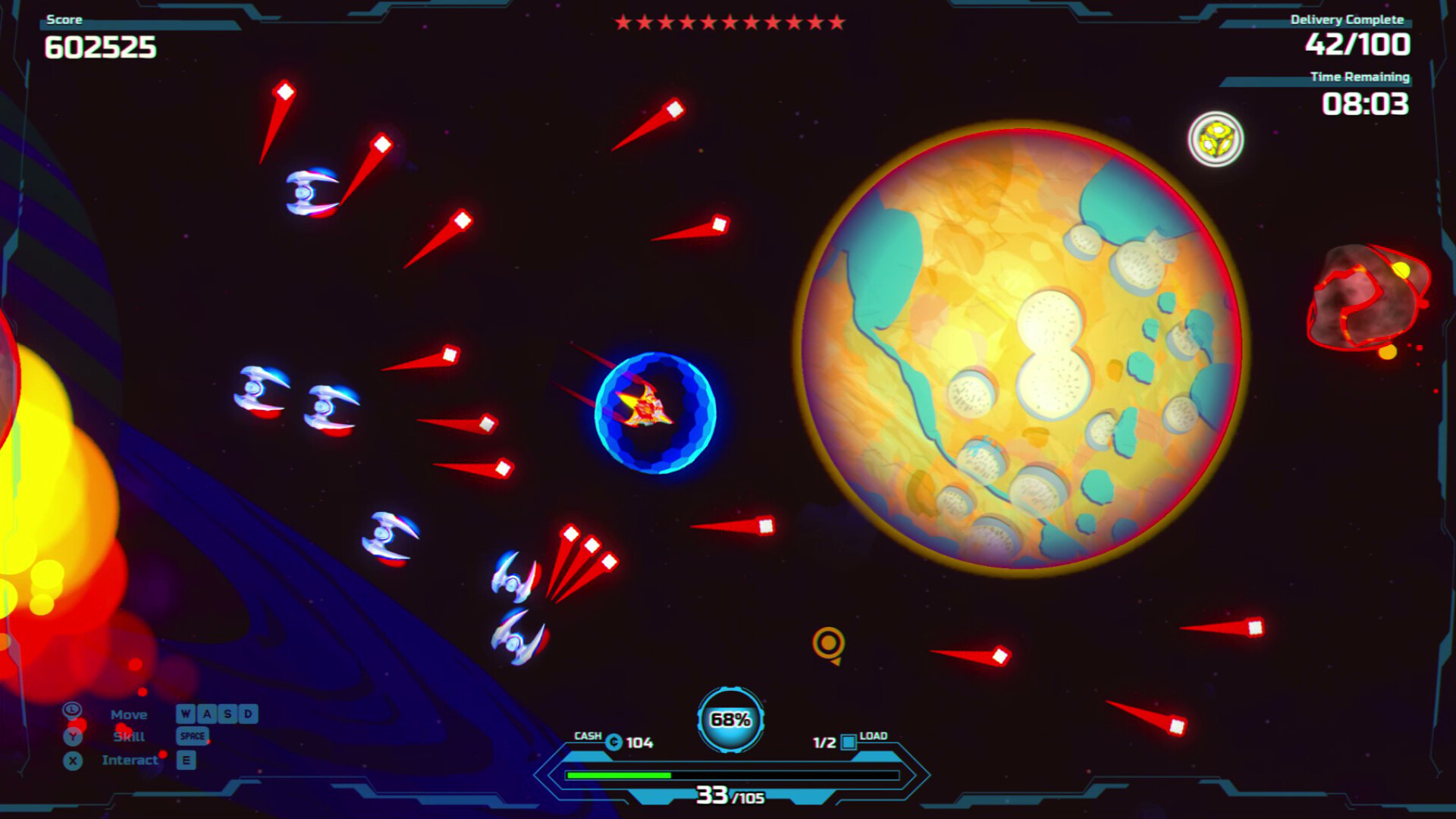Click the Y button Skill controller icon
The image size is (1456, 819).
72,736
